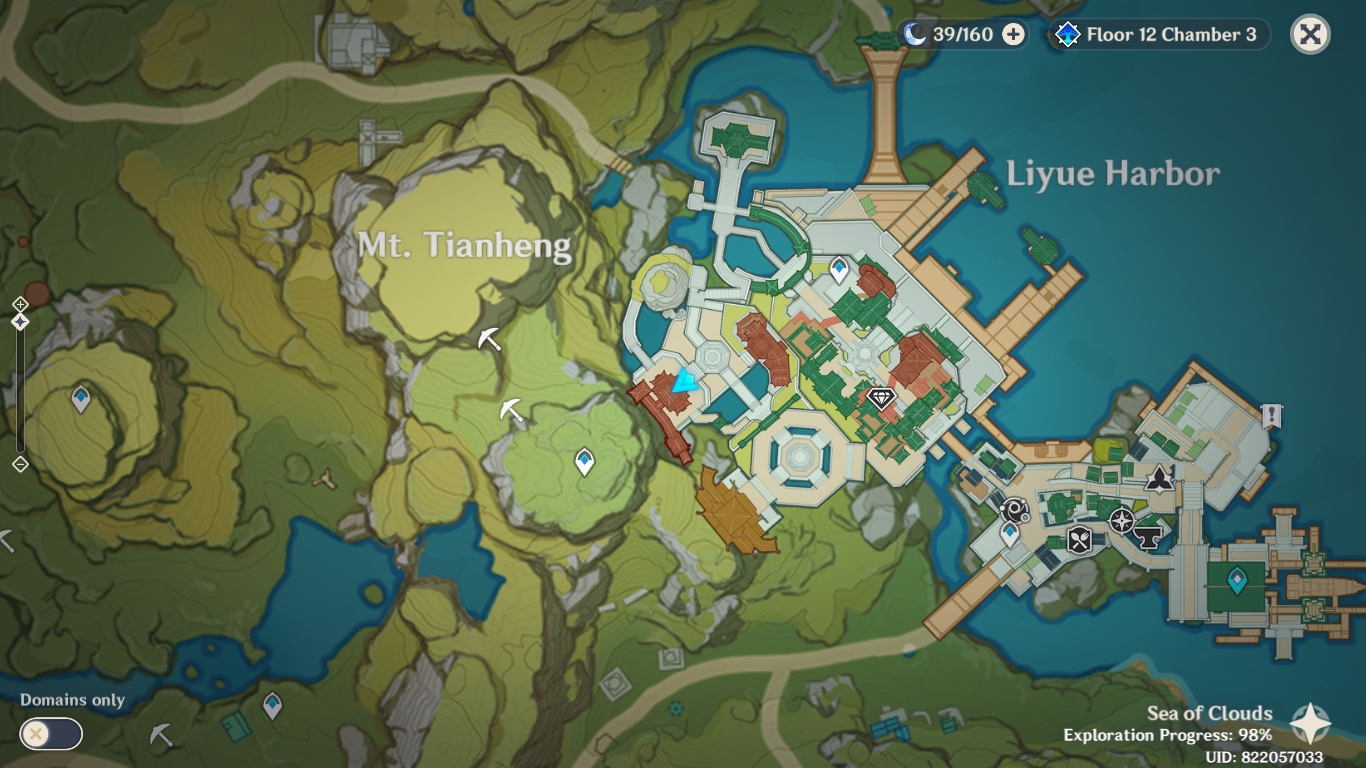The image size is (1366, 768).
Task: Zoom in using the plus above the map slider
Action: coord(21,304)
